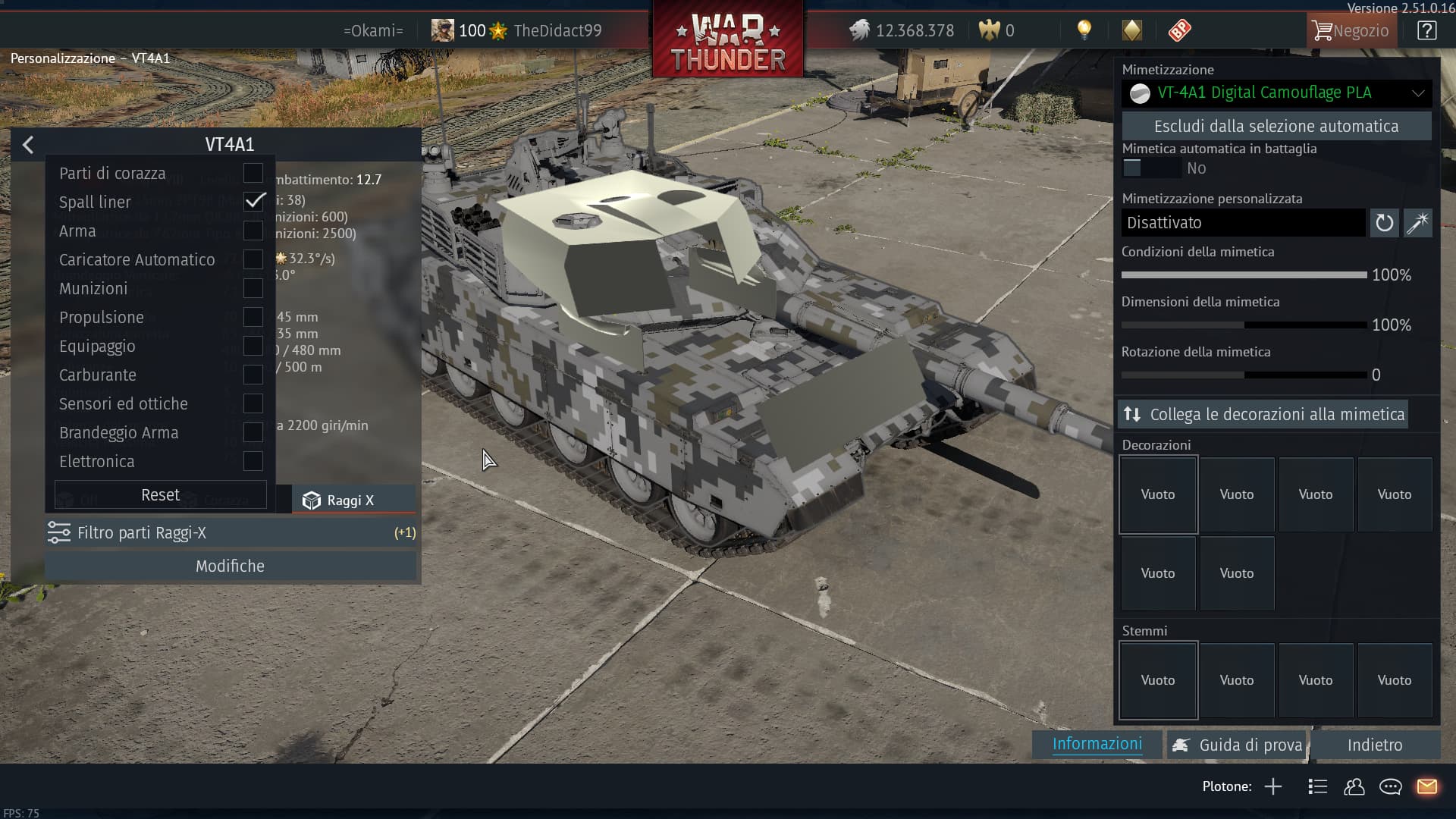This screenshot has height=819, width=1456.
Task: Open the Filtro parti Raggi-X expander
Action: click(x=231, y=533)
